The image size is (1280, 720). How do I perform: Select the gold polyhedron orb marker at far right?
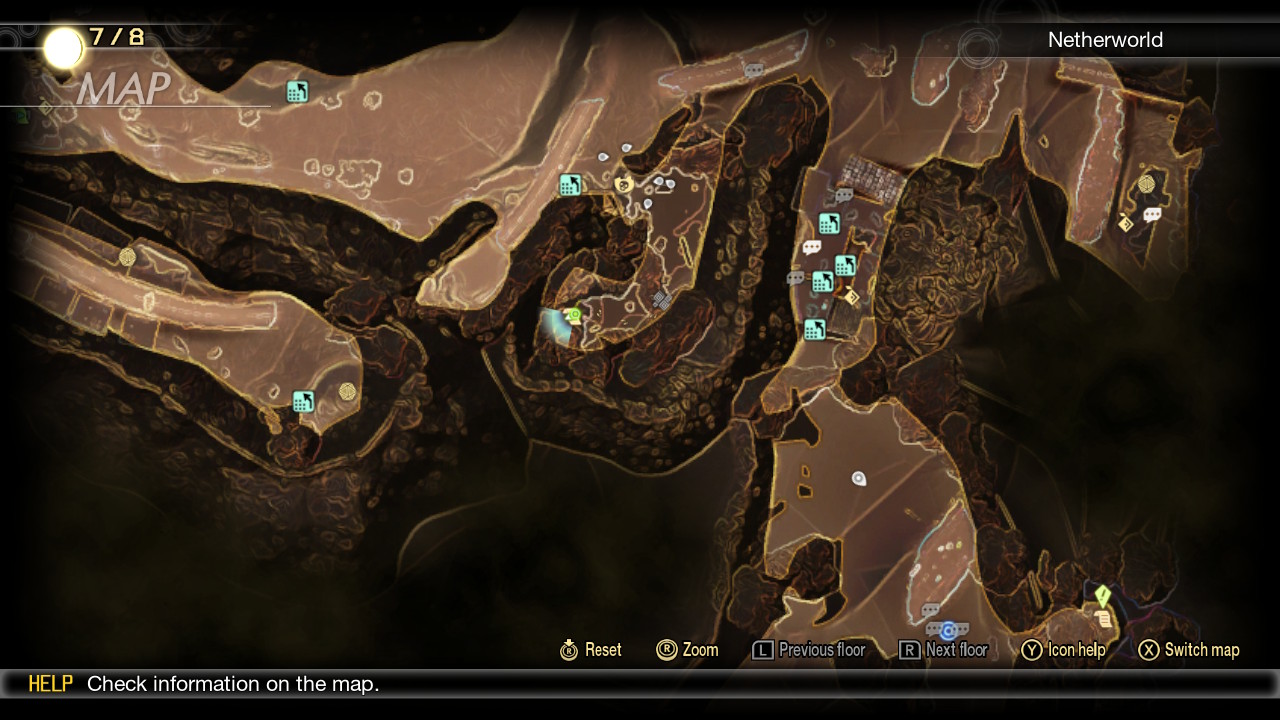coord(1146,184)
